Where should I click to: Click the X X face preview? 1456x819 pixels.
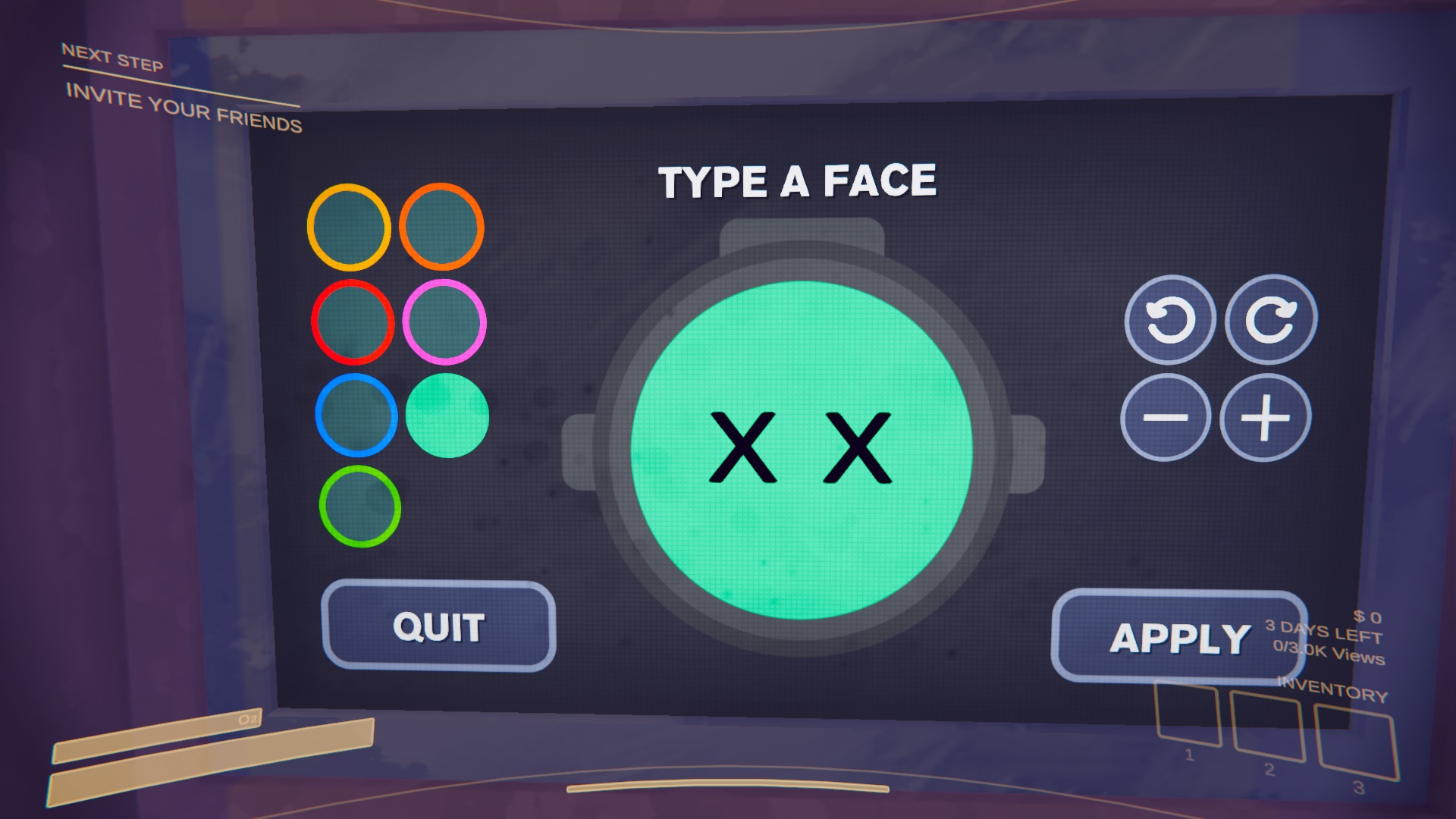(804, 447)
